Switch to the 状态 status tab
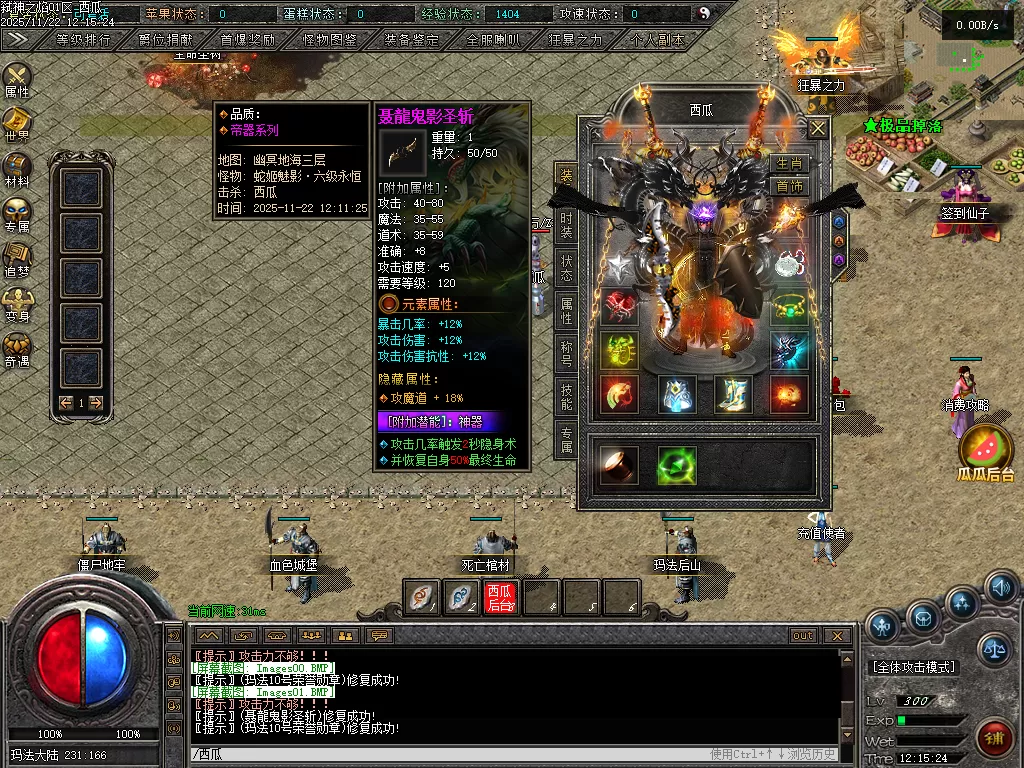 point(566,270)
